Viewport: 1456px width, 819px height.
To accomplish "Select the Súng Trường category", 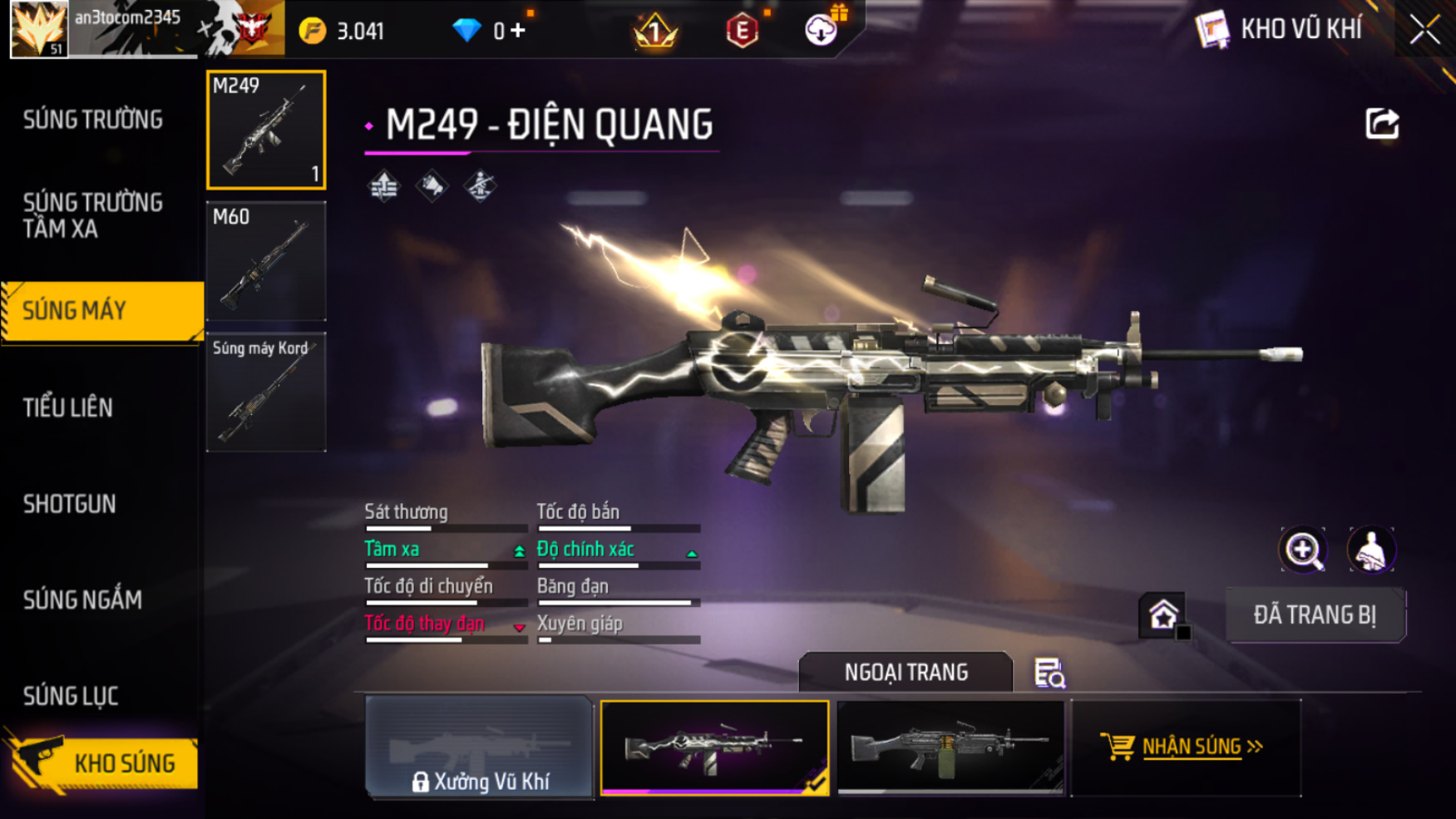I will pyautogui.click(x=93, y=120).
